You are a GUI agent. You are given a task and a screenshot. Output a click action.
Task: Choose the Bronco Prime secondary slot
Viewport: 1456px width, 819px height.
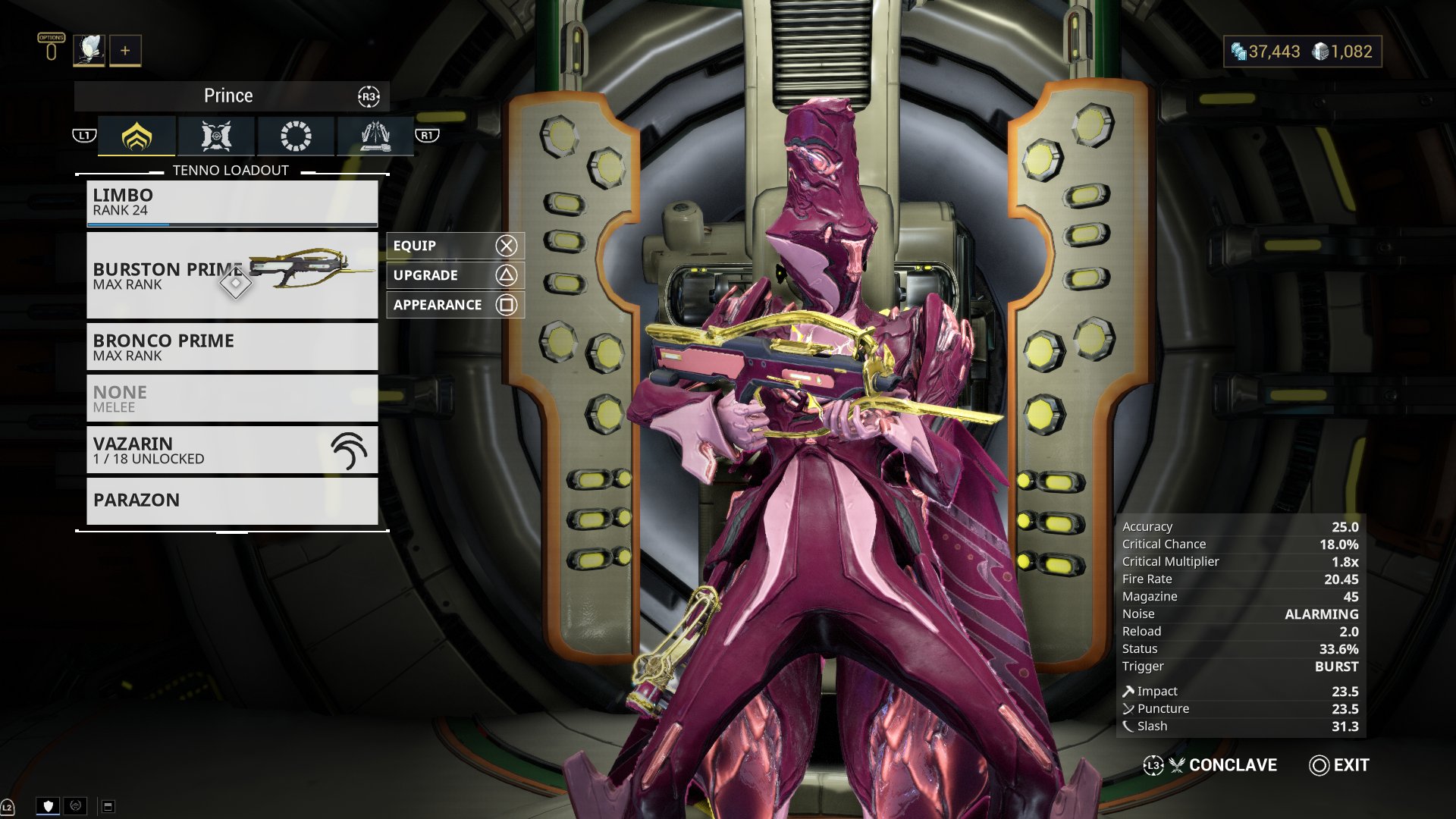[232, 347]
